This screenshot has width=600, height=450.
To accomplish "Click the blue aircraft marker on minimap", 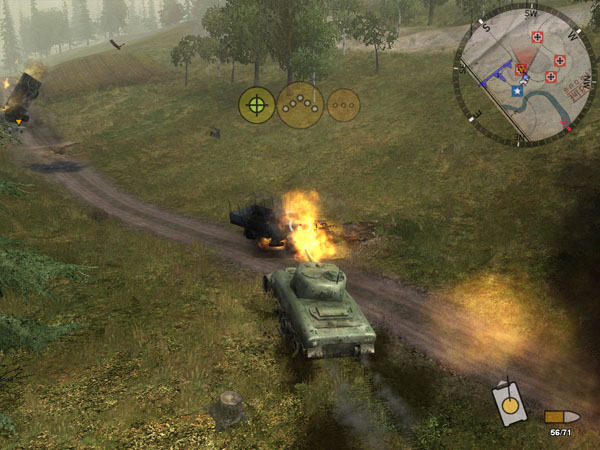I will pos(495,73).
